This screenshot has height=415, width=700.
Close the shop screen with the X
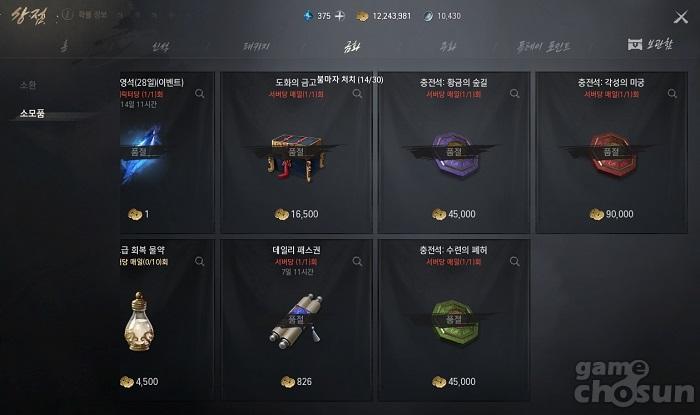point(682,15)
